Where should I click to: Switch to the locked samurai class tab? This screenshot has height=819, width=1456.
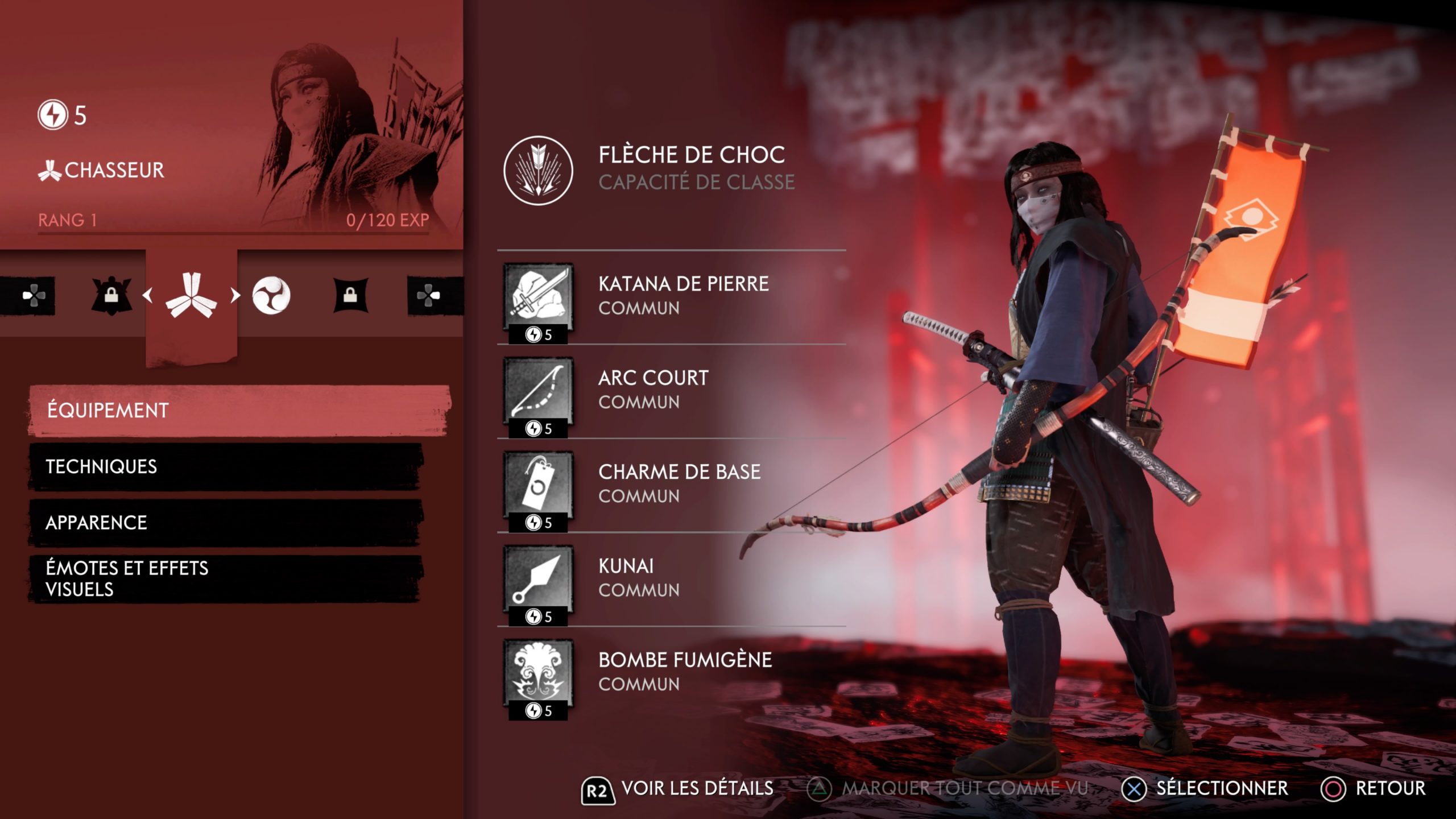click(x=111, y=295)
